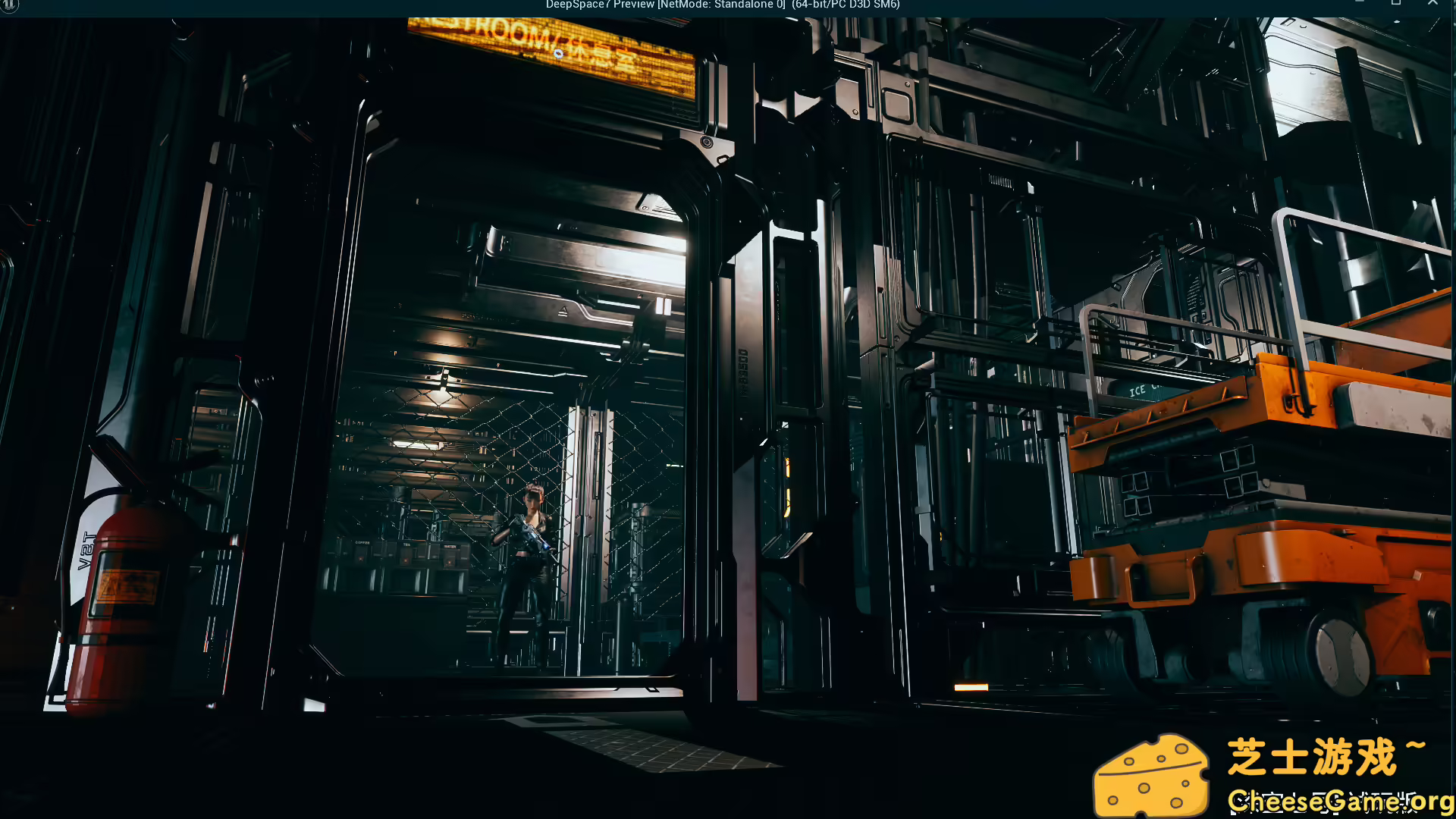Click the glowing button on the TEA machine
This screenshot has height=819, width=1456.
405,560
